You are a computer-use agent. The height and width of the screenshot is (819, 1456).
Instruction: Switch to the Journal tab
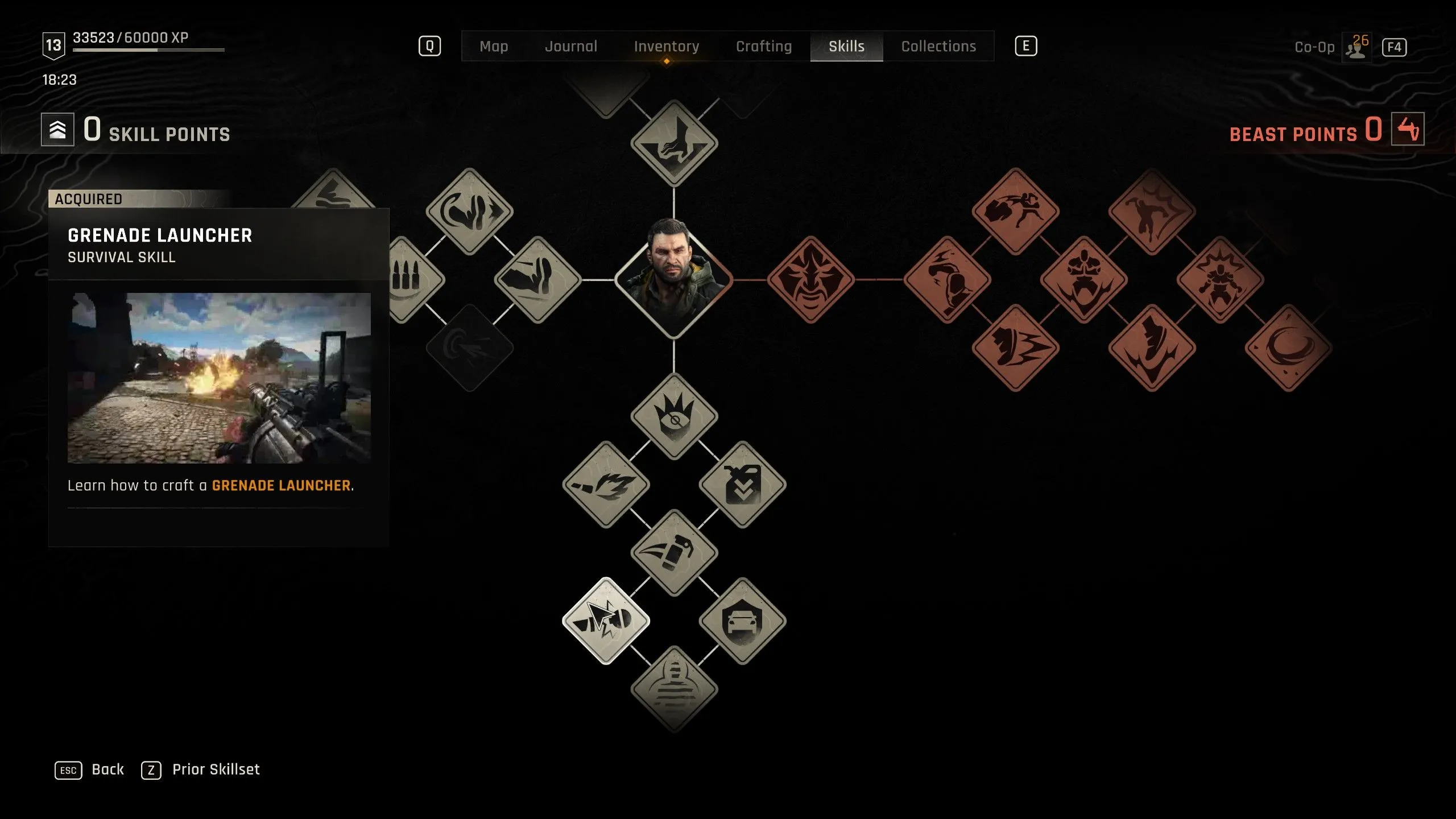(571, 47)
